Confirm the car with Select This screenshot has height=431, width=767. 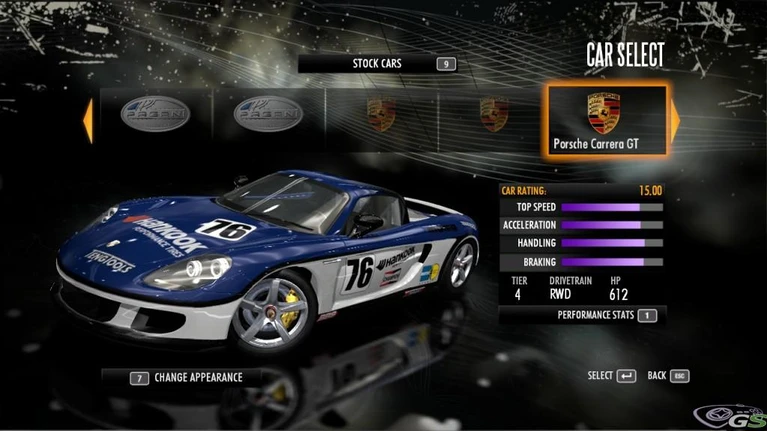pos(612,376)
